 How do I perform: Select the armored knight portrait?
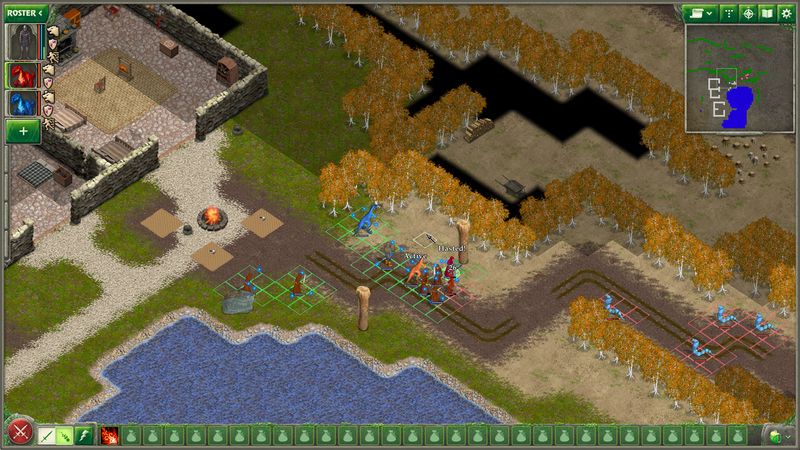click(x=22, y=42)
